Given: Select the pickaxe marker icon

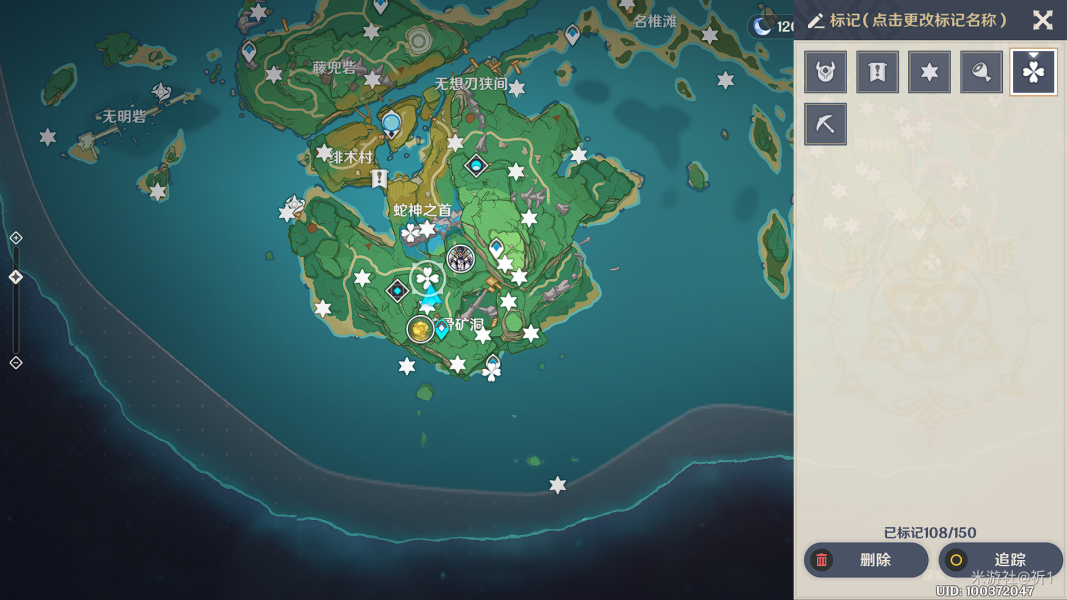Looking at the screenshot, I should point(825,124).
